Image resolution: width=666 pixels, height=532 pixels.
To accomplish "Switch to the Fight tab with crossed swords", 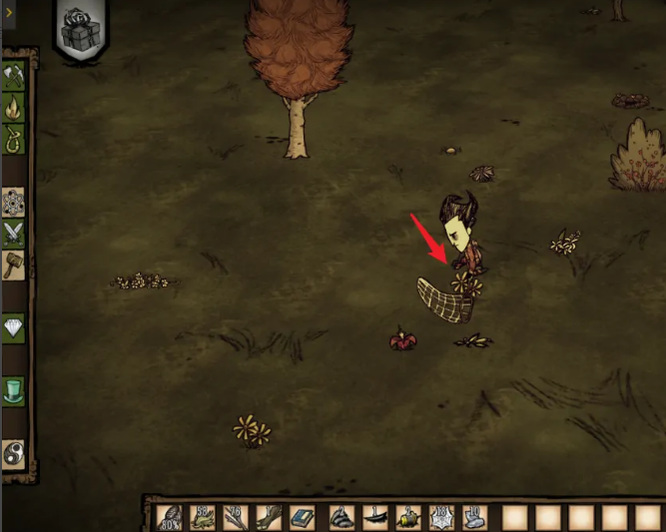I will tap(14, 234).
